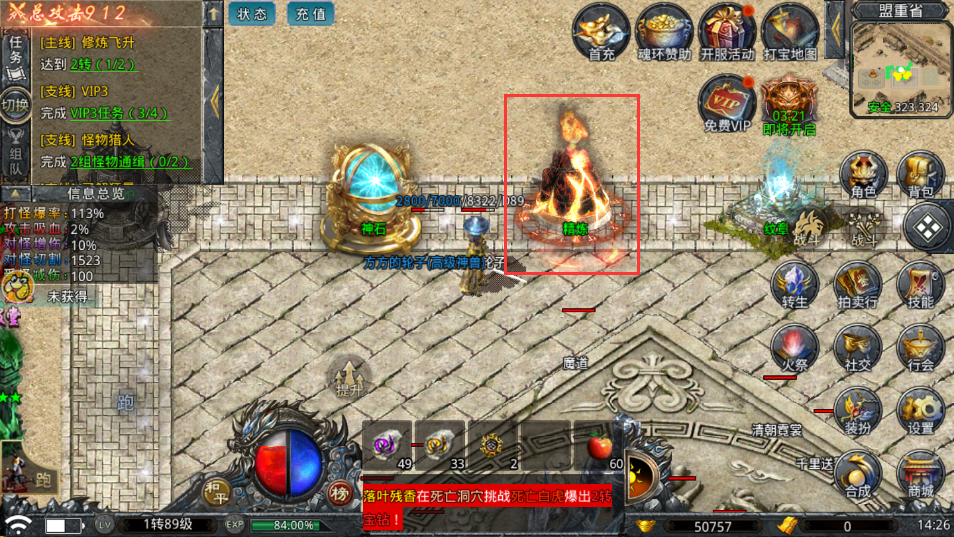
Task: Claim the 免费VIP offer
Action: (727, 104)
